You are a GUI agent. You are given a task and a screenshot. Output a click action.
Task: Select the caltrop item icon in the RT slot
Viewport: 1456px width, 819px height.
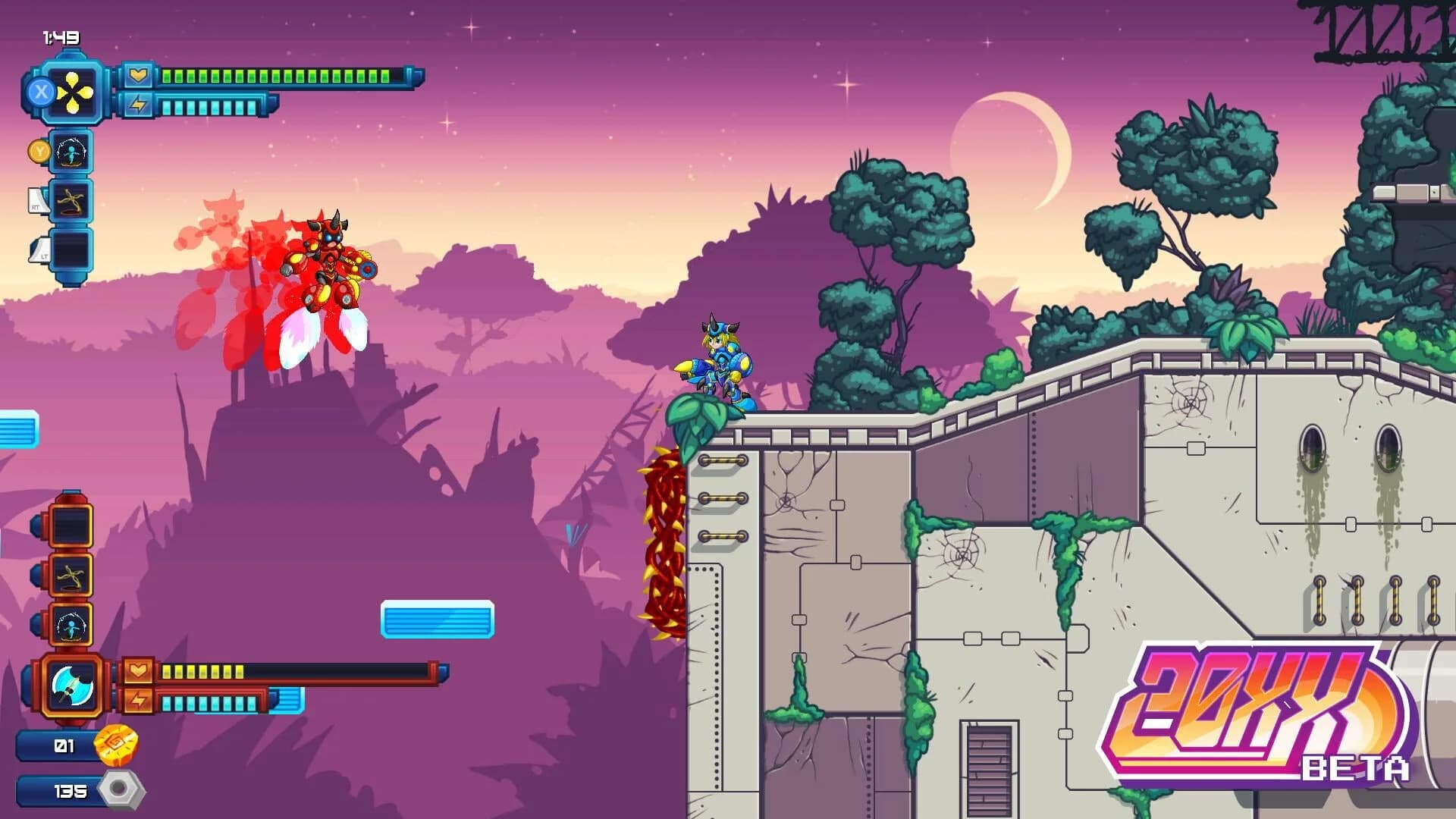(71, 200)
